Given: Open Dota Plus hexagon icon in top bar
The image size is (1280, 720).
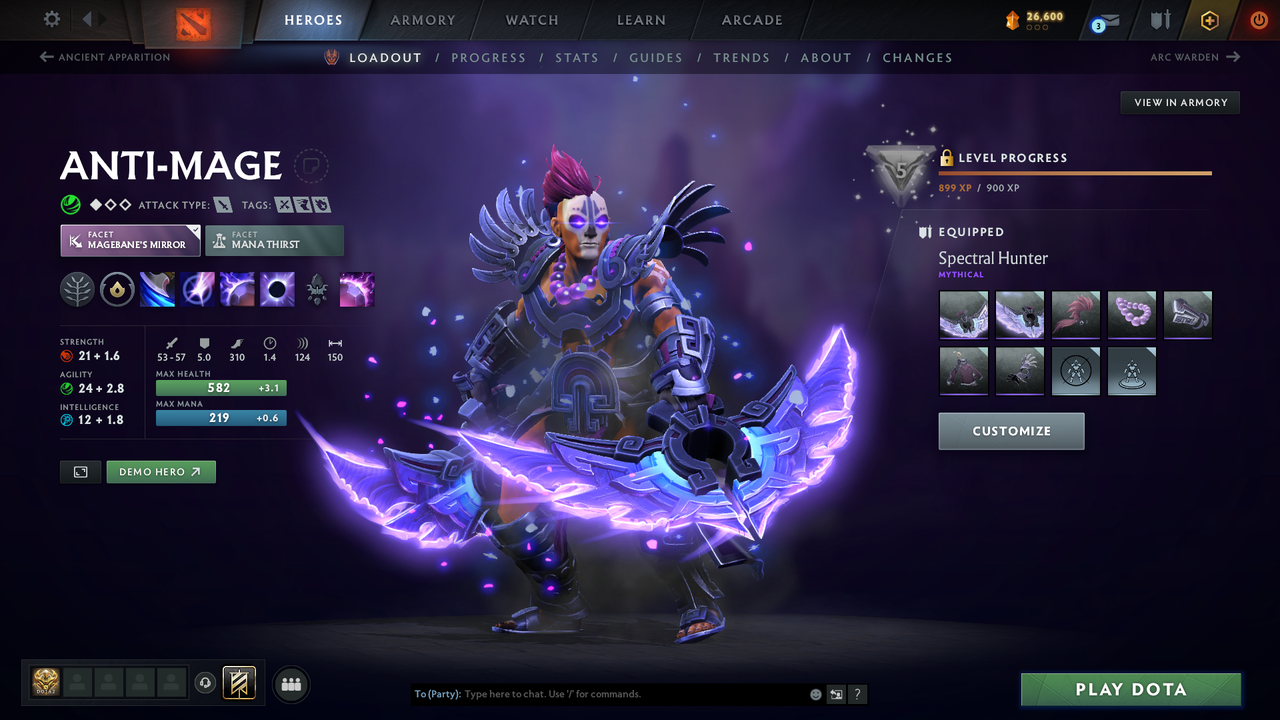Looking at the screenshot, I should 1209,19.
